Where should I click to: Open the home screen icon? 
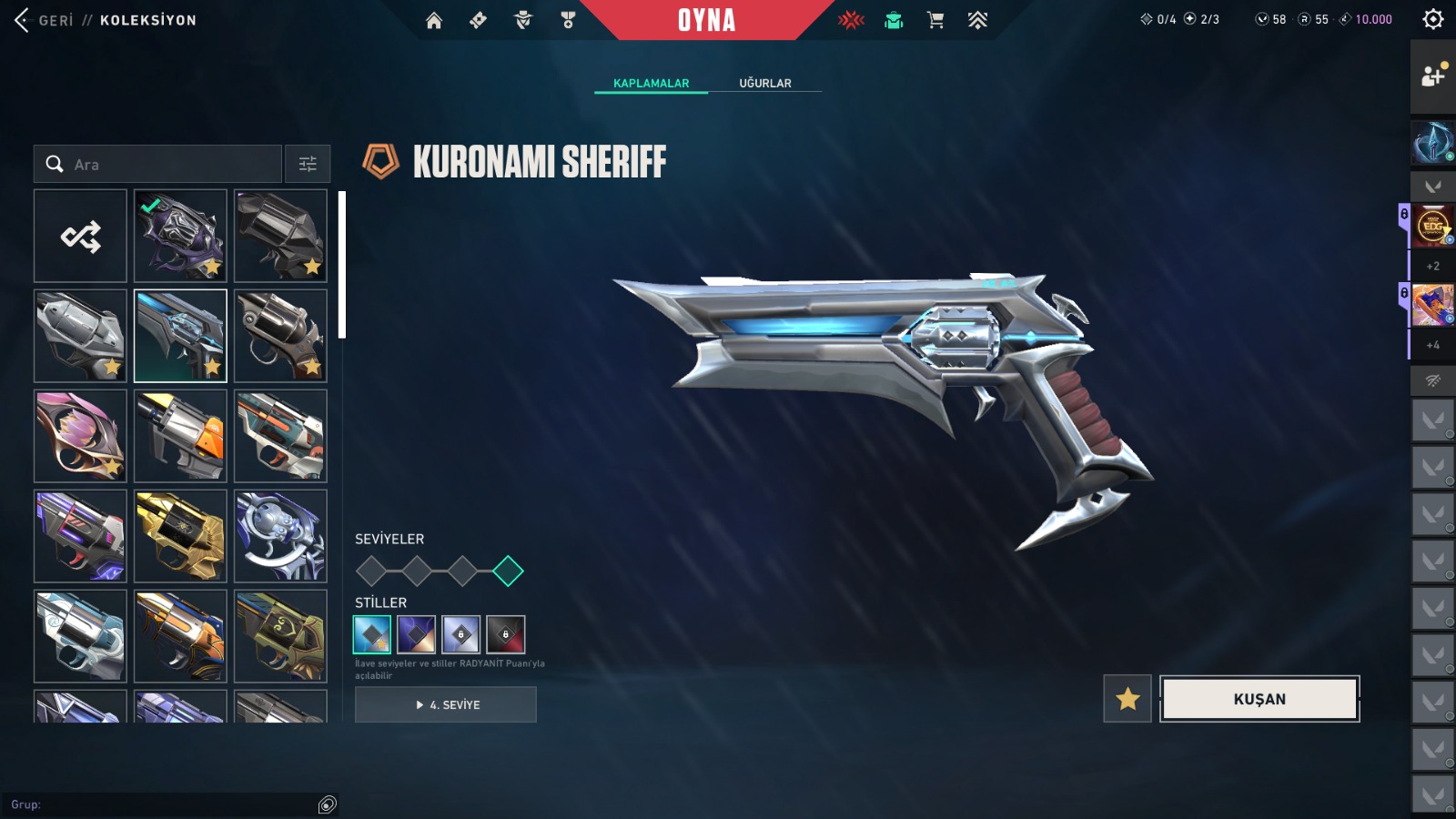point(434,20)
